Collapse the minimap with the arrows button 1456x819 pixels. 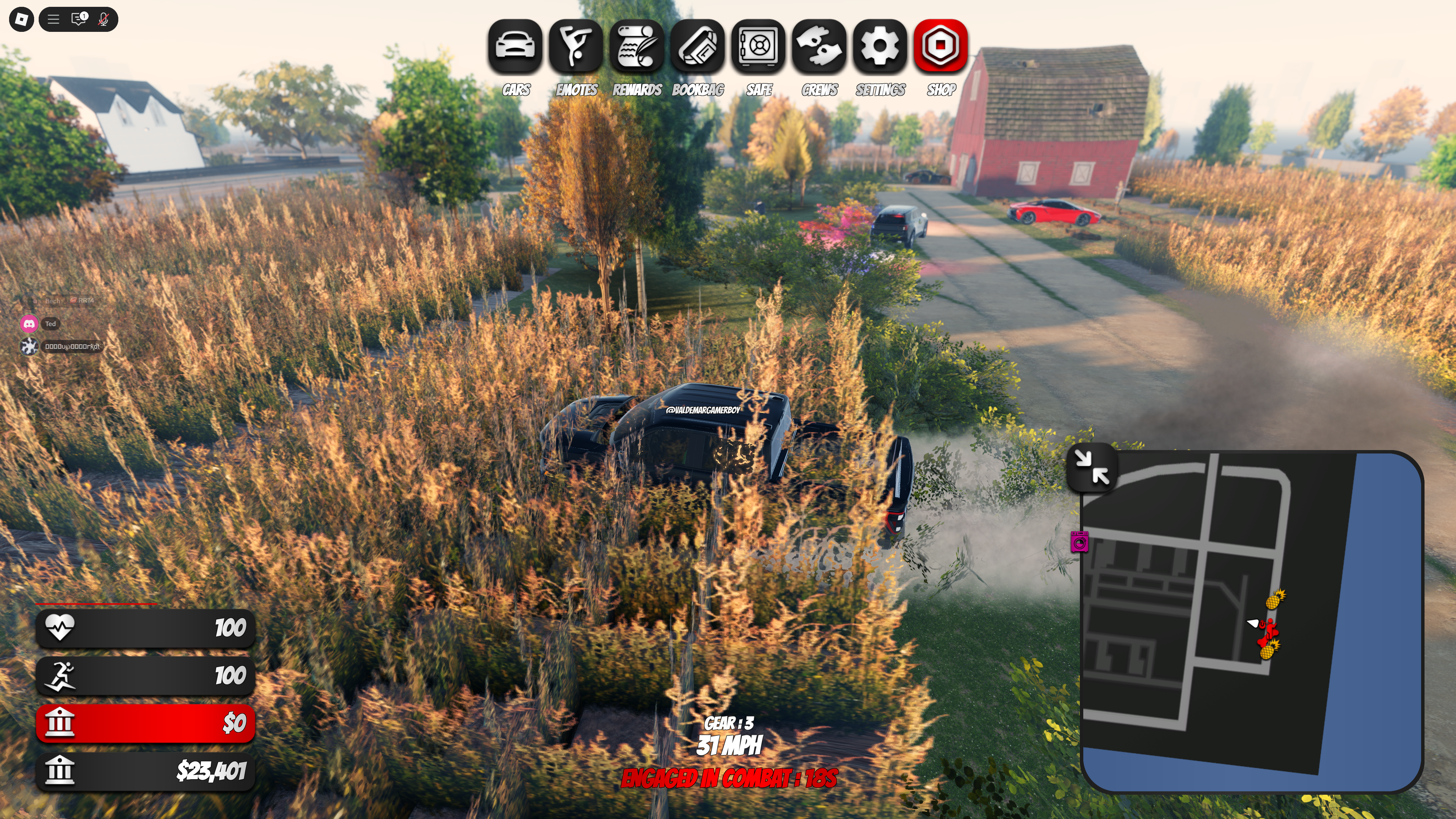[1092, 468]
